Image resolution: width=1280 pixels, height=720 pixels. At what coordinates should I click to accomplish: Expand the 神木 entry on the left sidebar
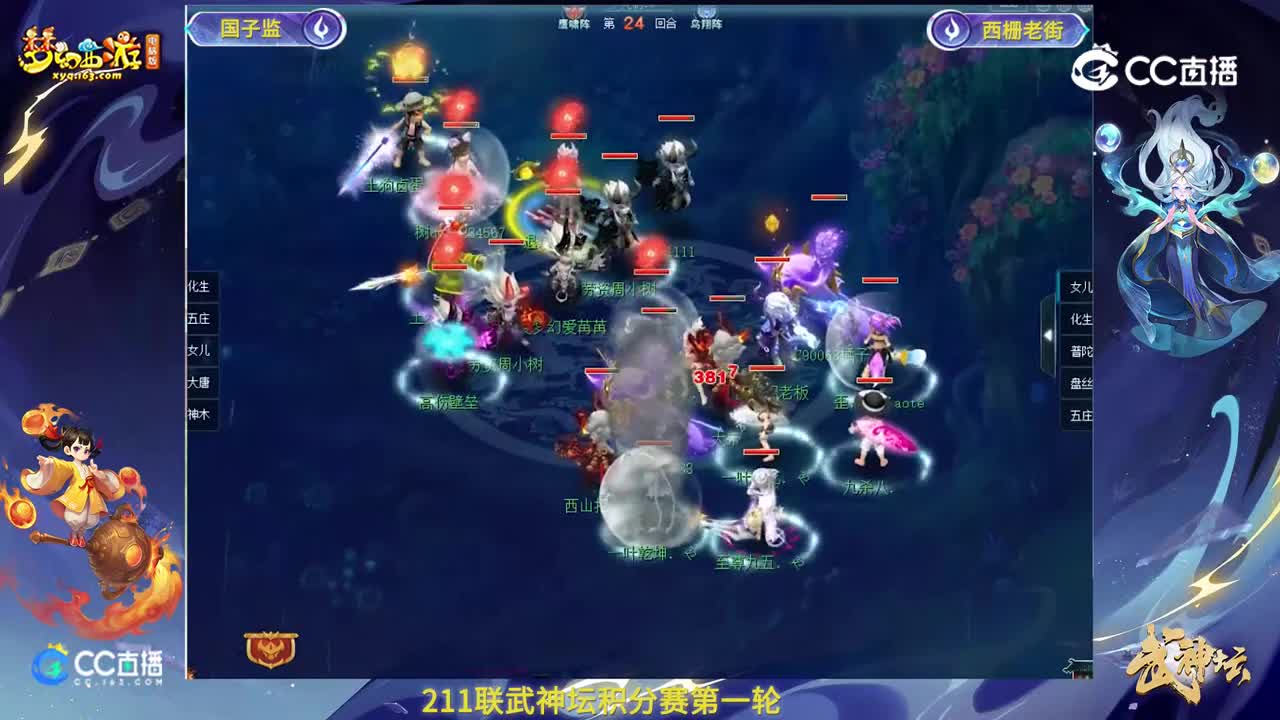coord(199,413)
